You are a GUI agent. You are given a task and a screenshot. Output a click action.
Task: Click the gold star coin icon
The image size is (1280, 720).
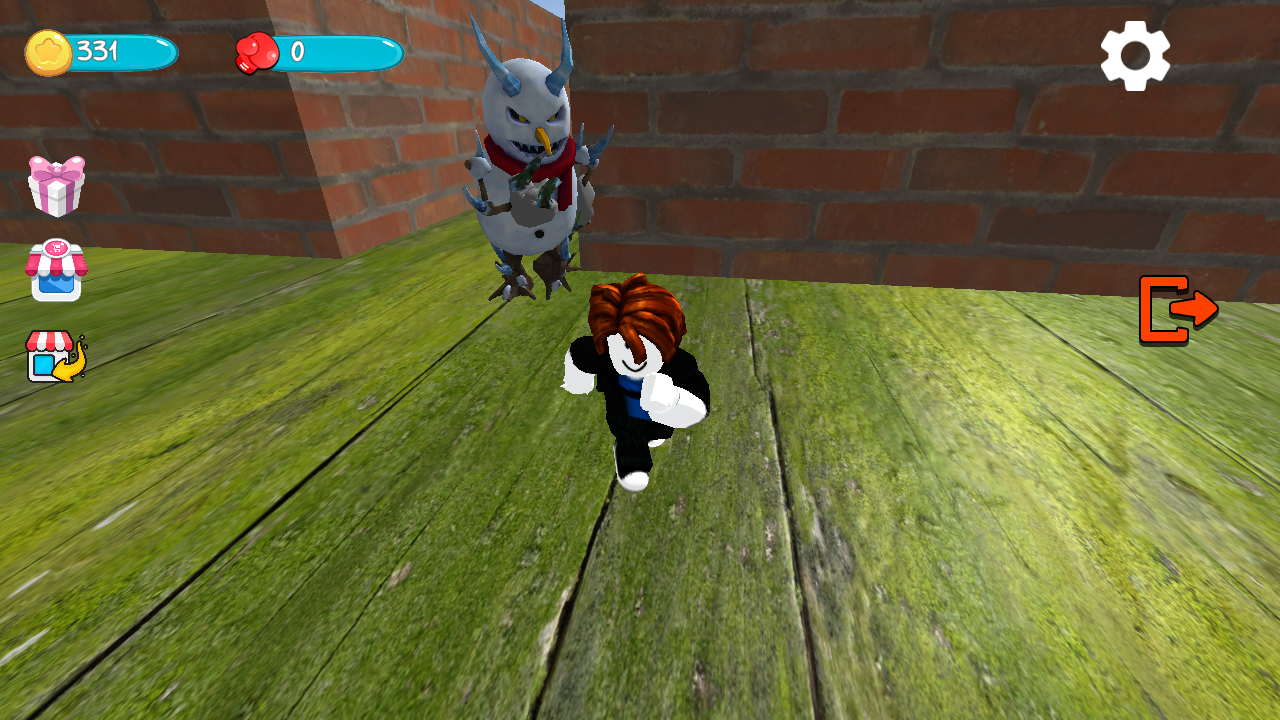click(48, 52)
